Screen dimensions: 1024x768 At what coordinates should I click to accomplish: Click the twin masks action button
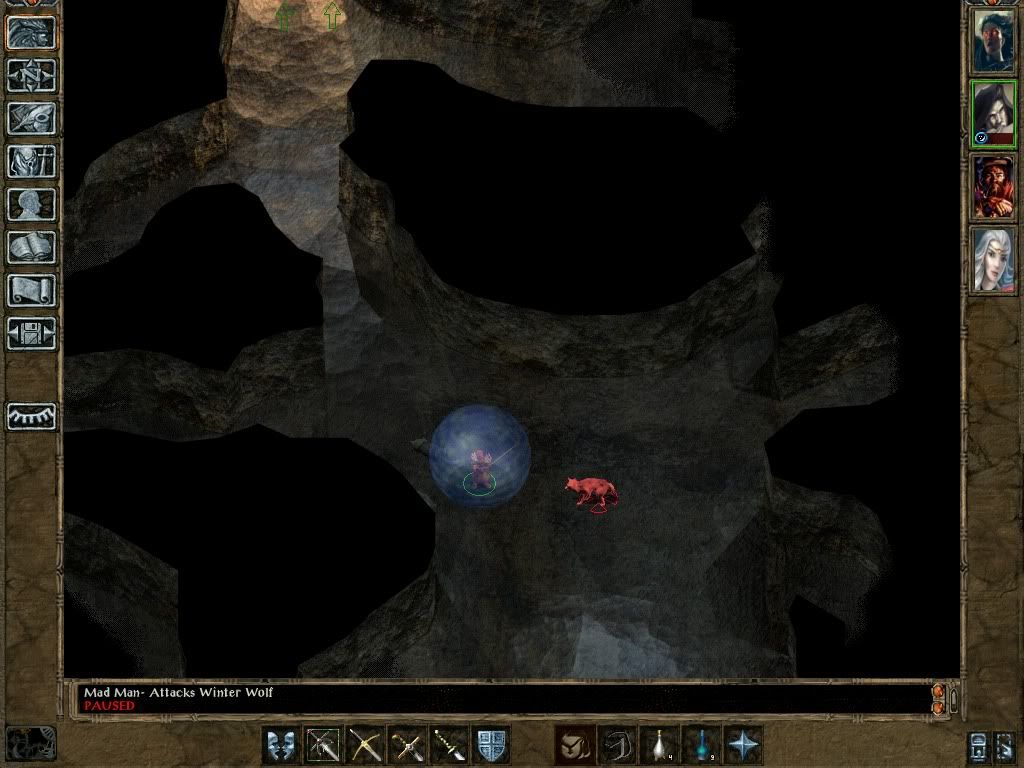[x=282, y=745]
